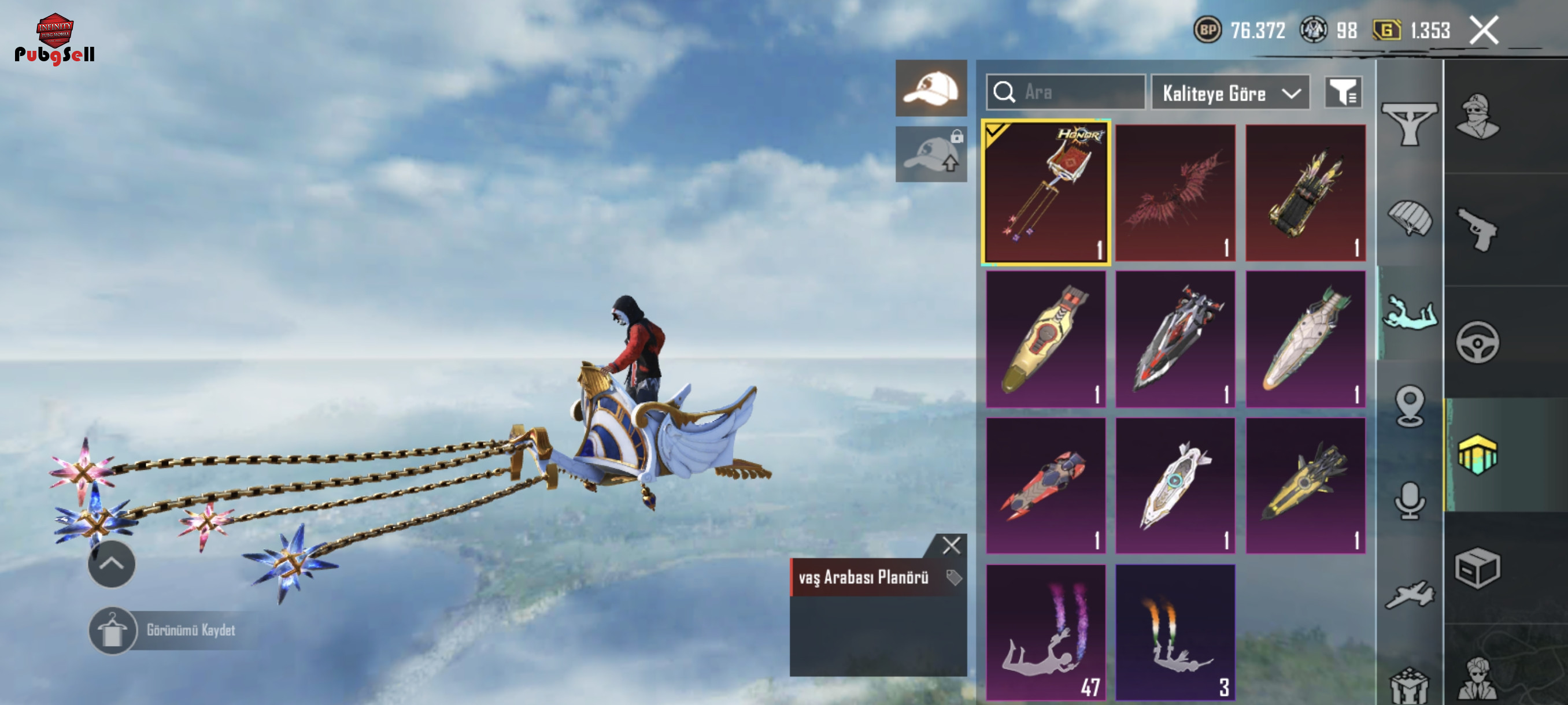Choose the orange-green smoke skydiving trail
This screenshot has width=1568, height=705.
click(x=1175, y=632)
